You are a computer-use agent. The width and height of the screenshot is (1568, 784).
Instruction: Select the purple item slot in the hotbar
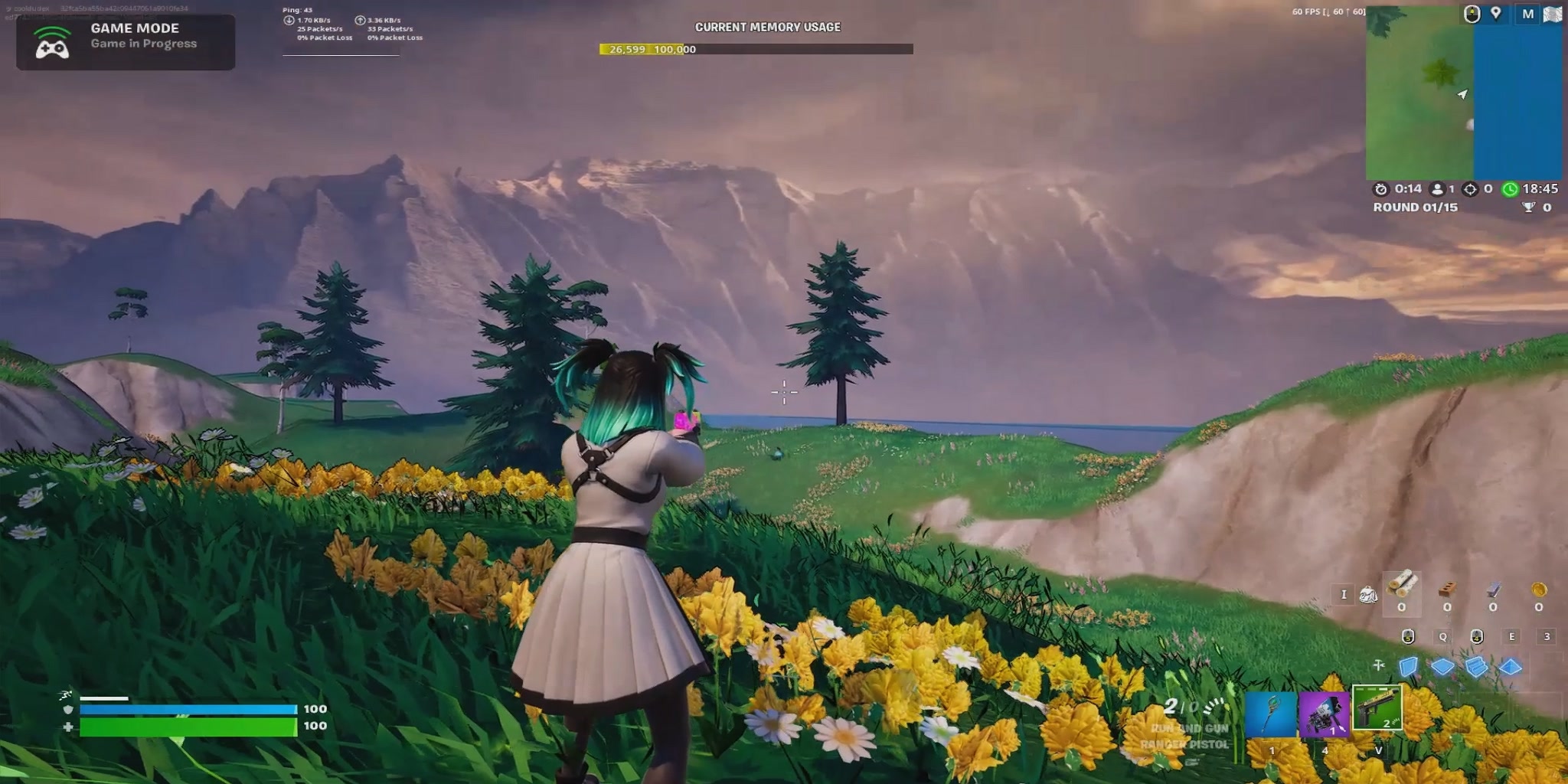1324,714
